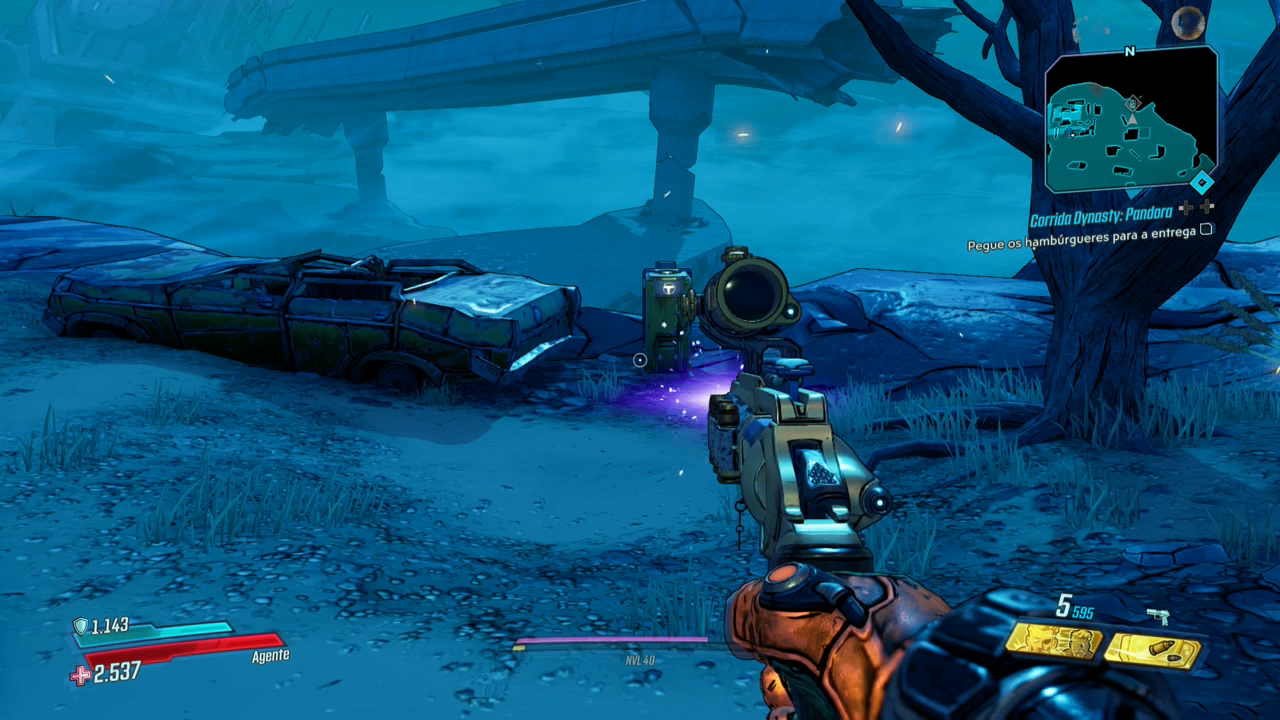Image resolution: width=1280 pixels, height=720 pixels.
Task: Click the shield icon beside 1.143
Action: pos(81,627)
